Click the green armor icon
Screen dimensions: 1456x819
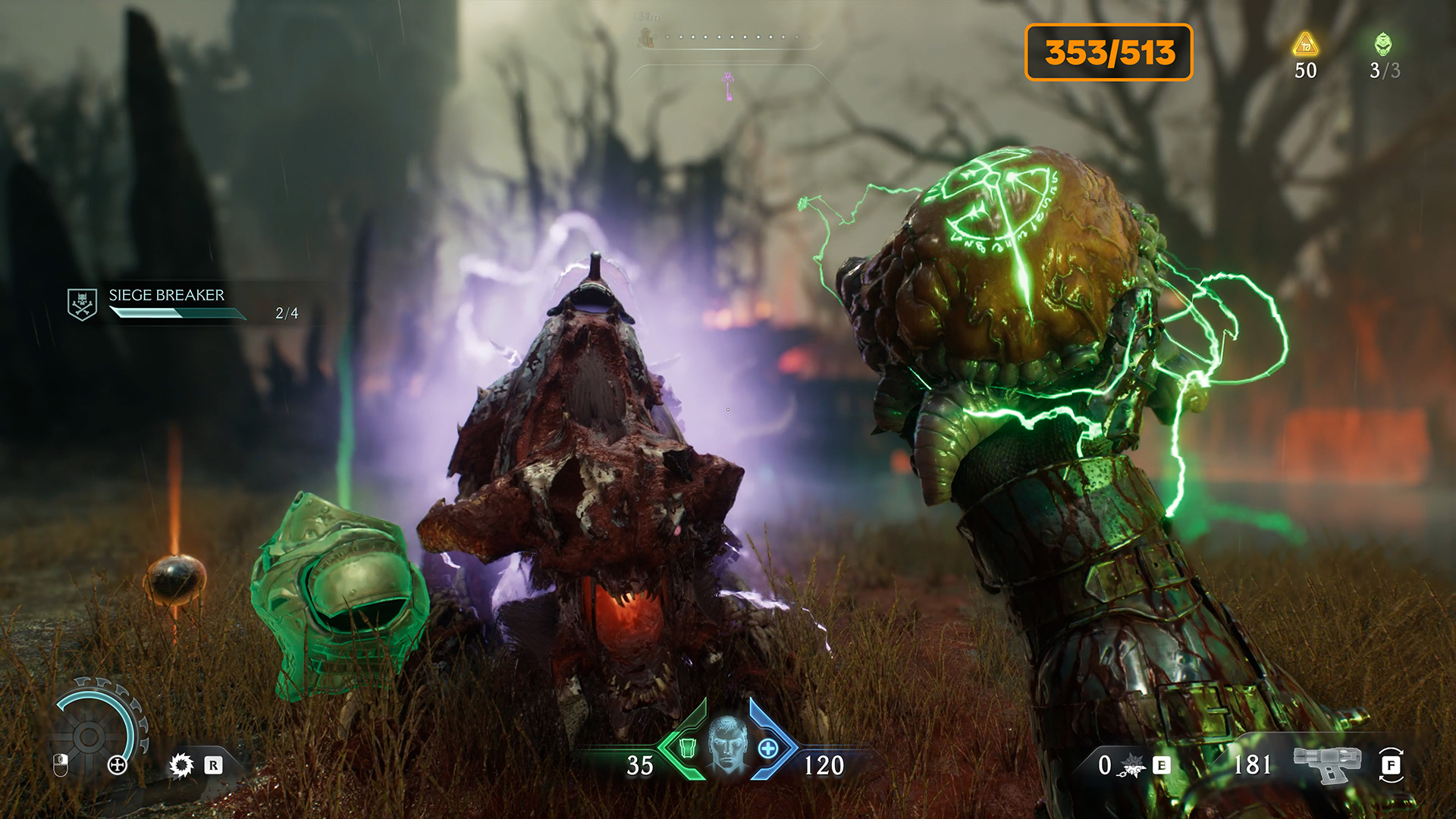point(688,748)
